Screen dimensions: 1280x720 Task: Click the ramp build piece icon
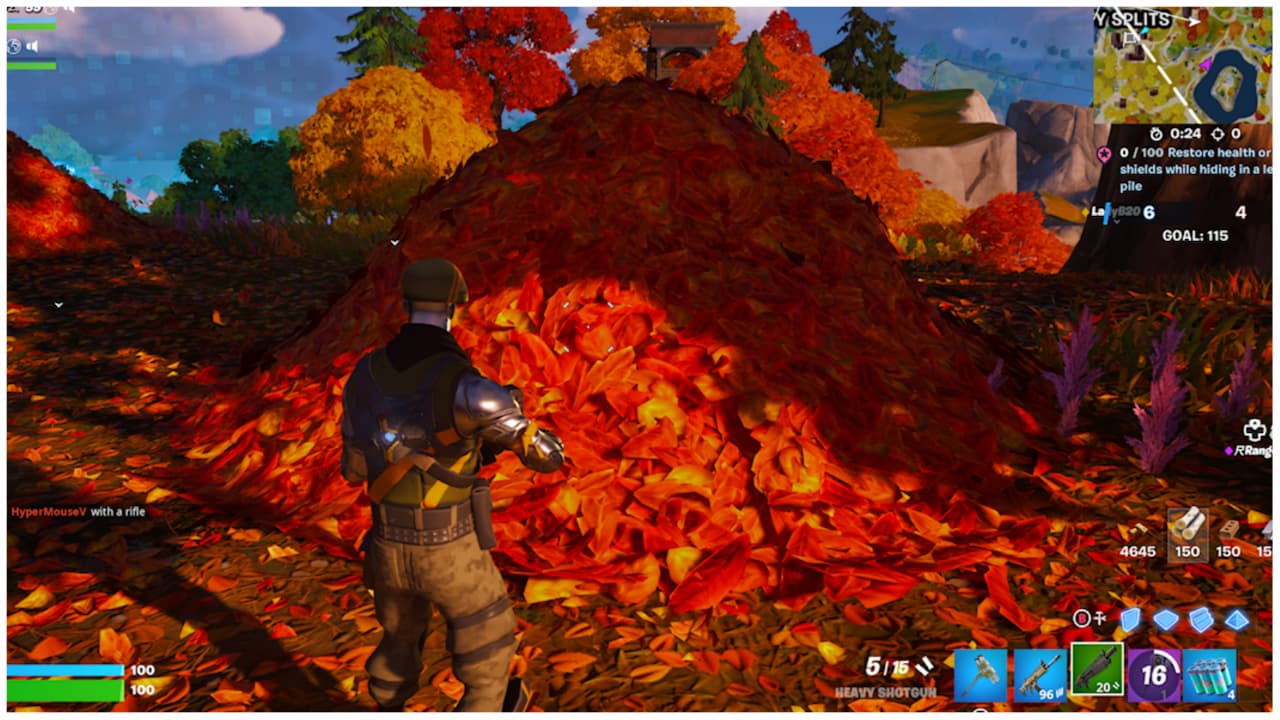(x=1201, y=620)
